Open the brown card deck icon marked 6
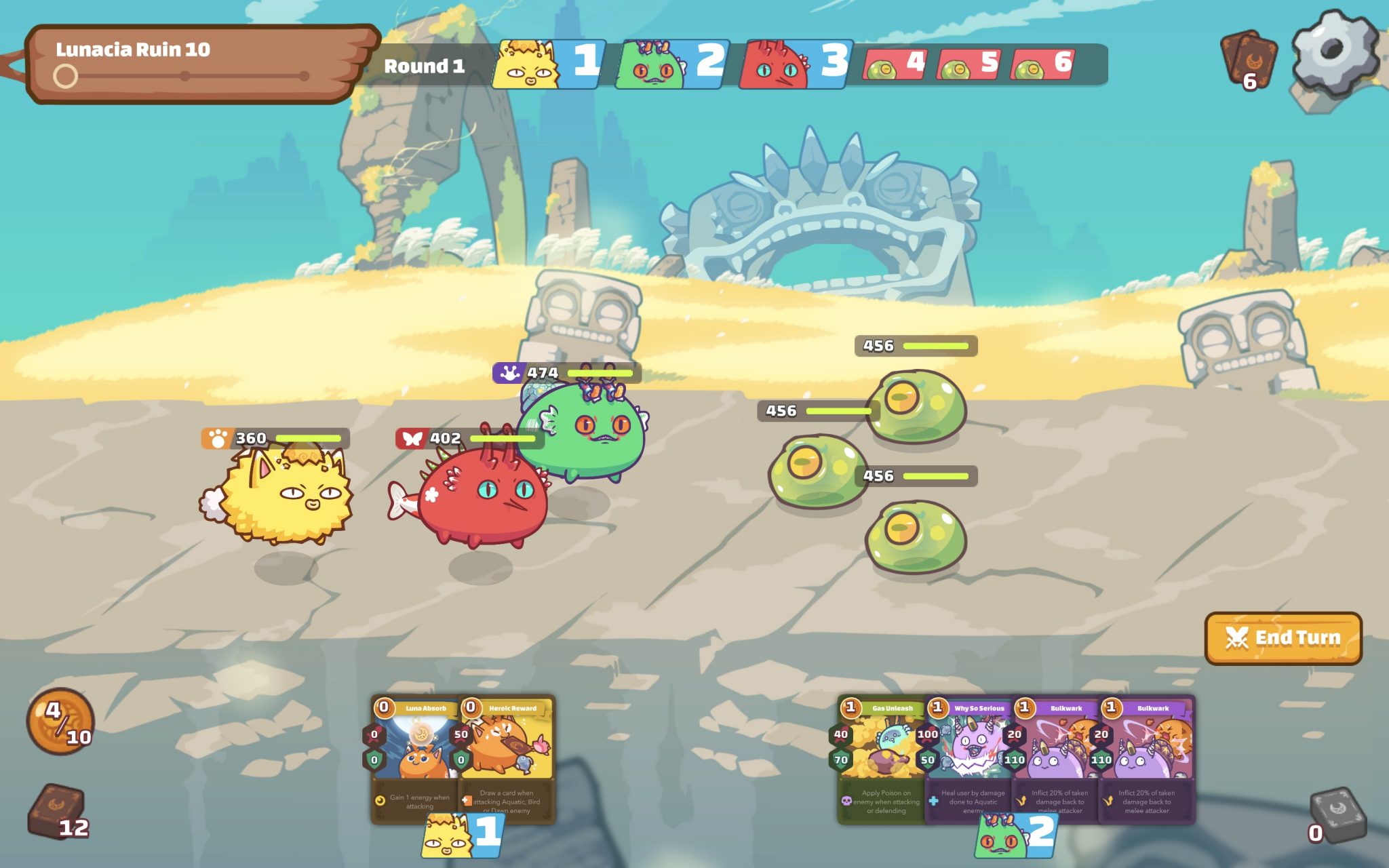The image size is (1389, 868). click(x=1248, y=58)
